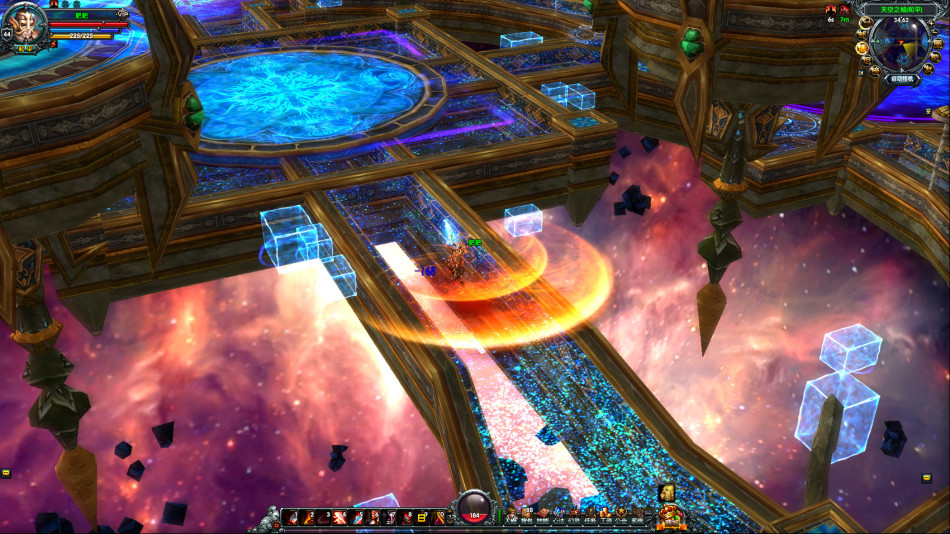Open the guild (公会) panel

coord(621,516)
